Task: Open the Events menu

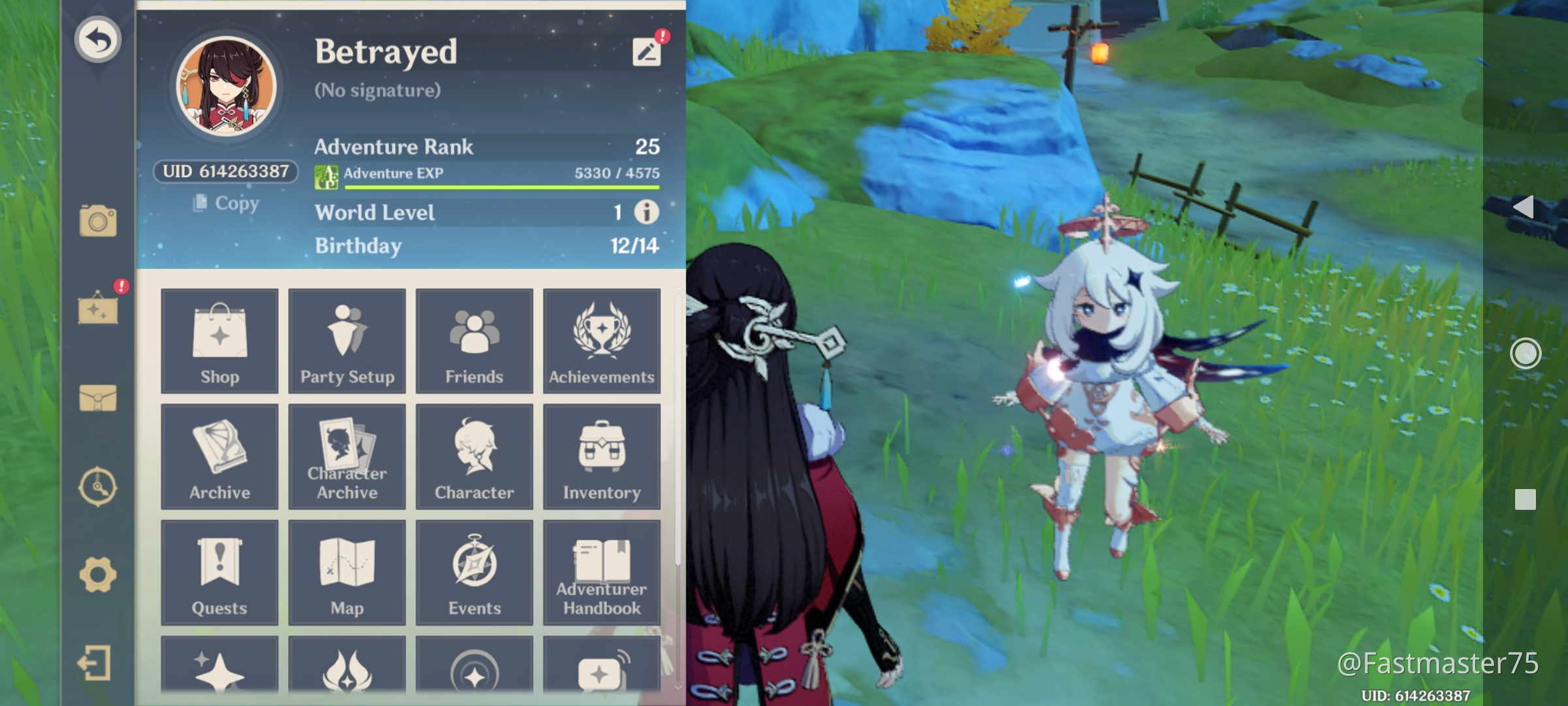Action: pyautogui.click(x=474, y=573)
